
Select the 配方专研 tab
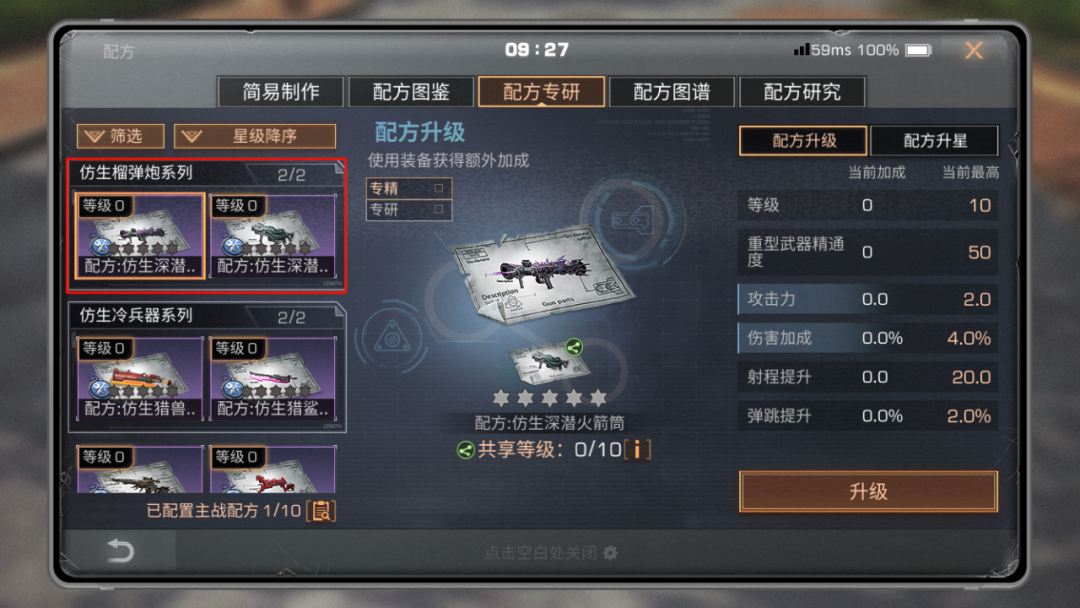click(541, 92)
